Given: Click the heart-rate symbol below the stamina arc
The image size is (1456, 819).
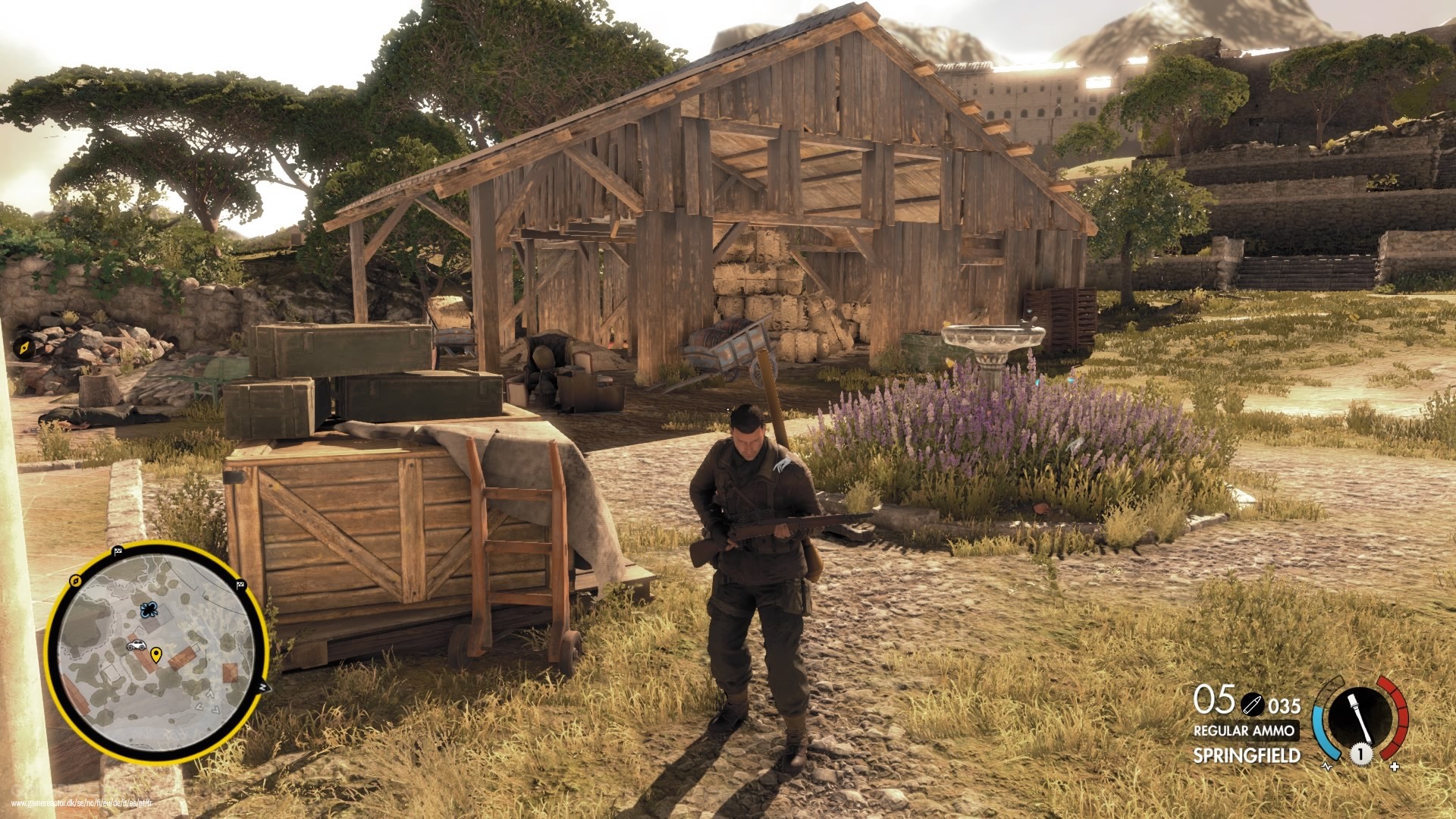Looking at the screenshot, I should point(1328,766).
